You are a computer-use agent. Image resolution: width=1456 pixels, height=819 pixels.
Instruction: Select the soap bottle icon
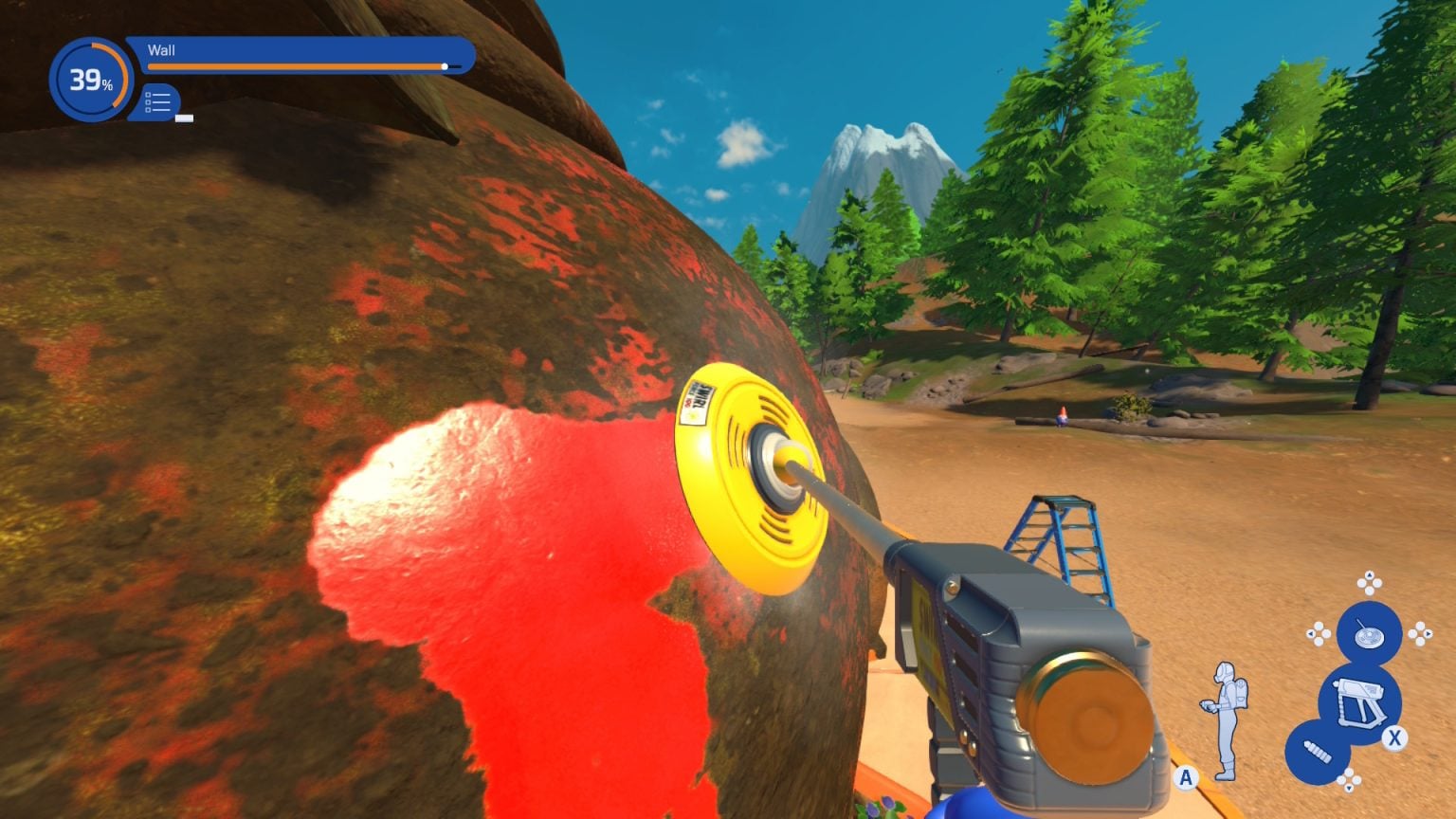point(1318,753)
